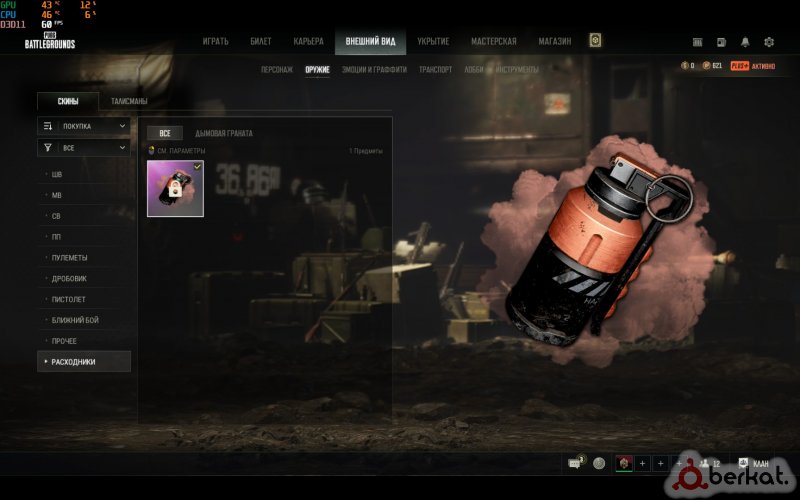Screen dimensions: 800x500
Task: Go to the УКРЫТИЕ tab
Action: 433,41
